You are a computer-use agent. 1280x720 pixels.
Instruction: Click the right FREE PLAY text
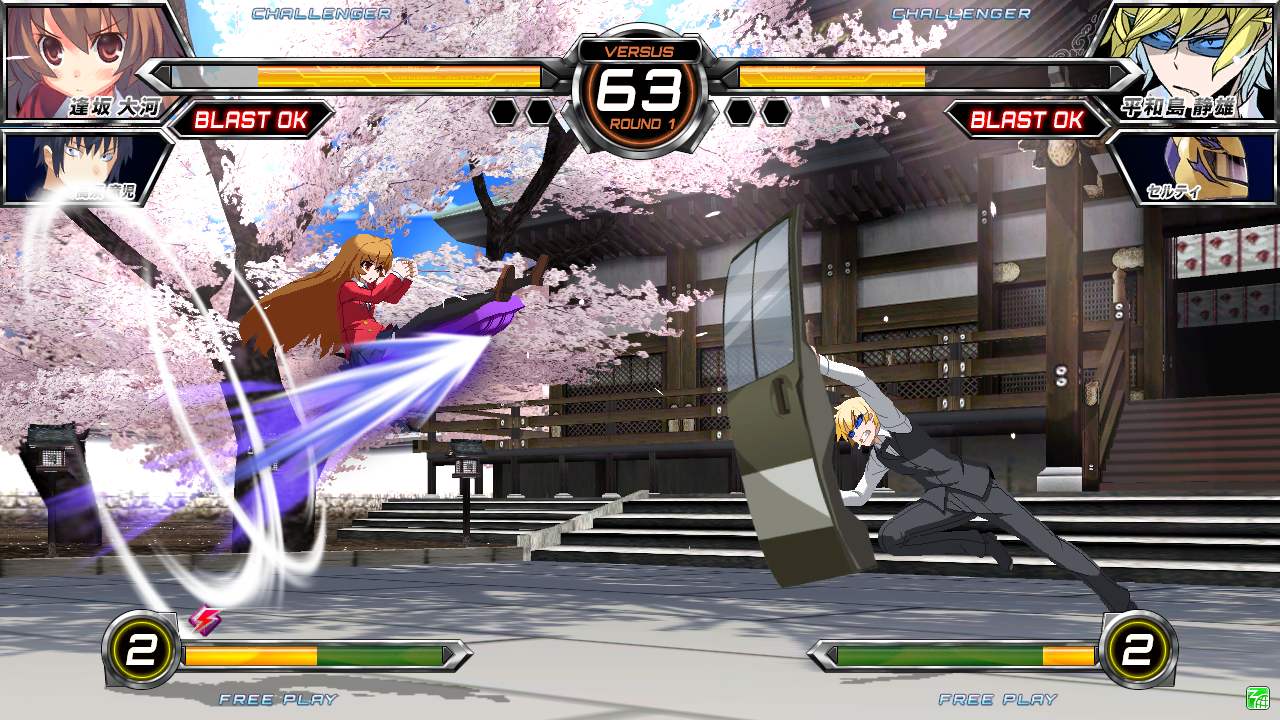click(x=1000, y=700)
